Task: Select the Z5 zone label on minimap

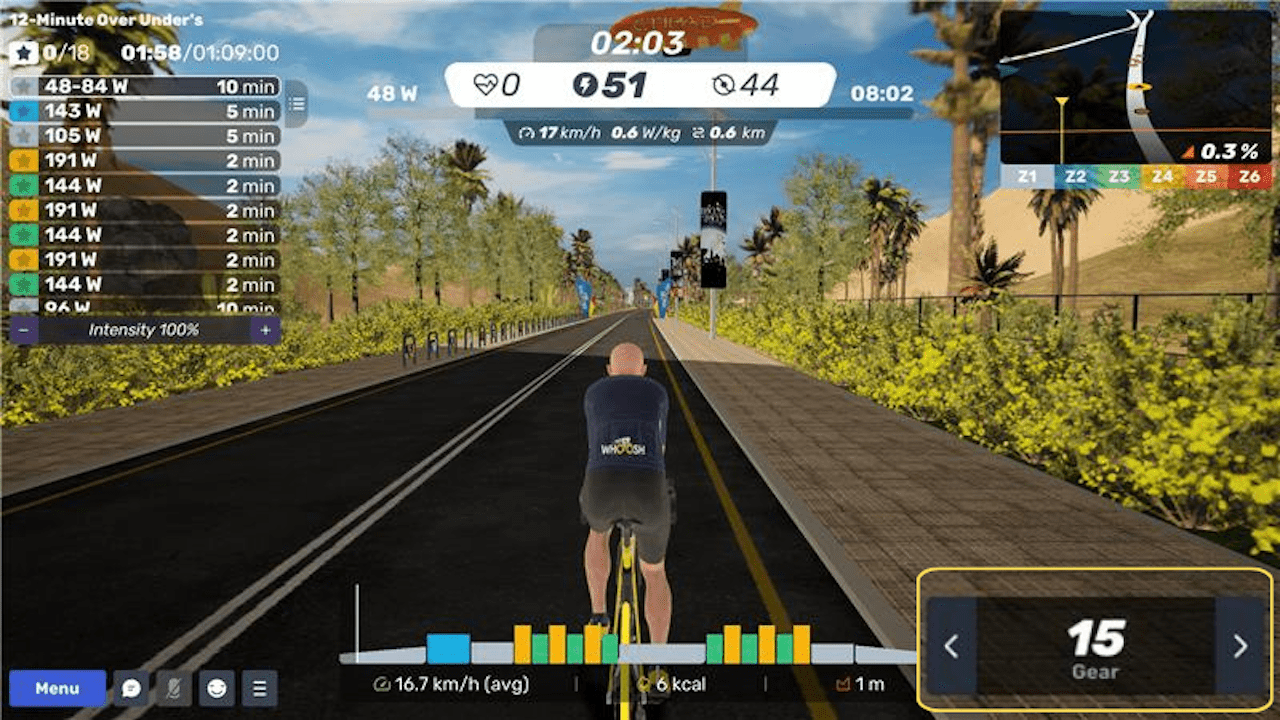Action: pos(1206,176)
